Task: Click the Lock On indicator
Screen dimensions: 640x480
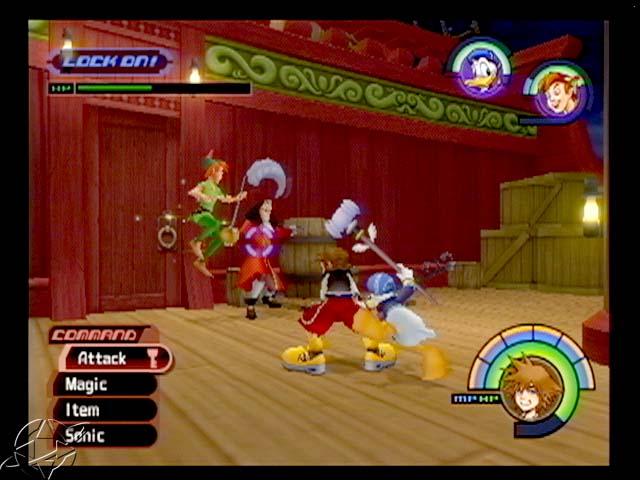Action: click(110, 61)
